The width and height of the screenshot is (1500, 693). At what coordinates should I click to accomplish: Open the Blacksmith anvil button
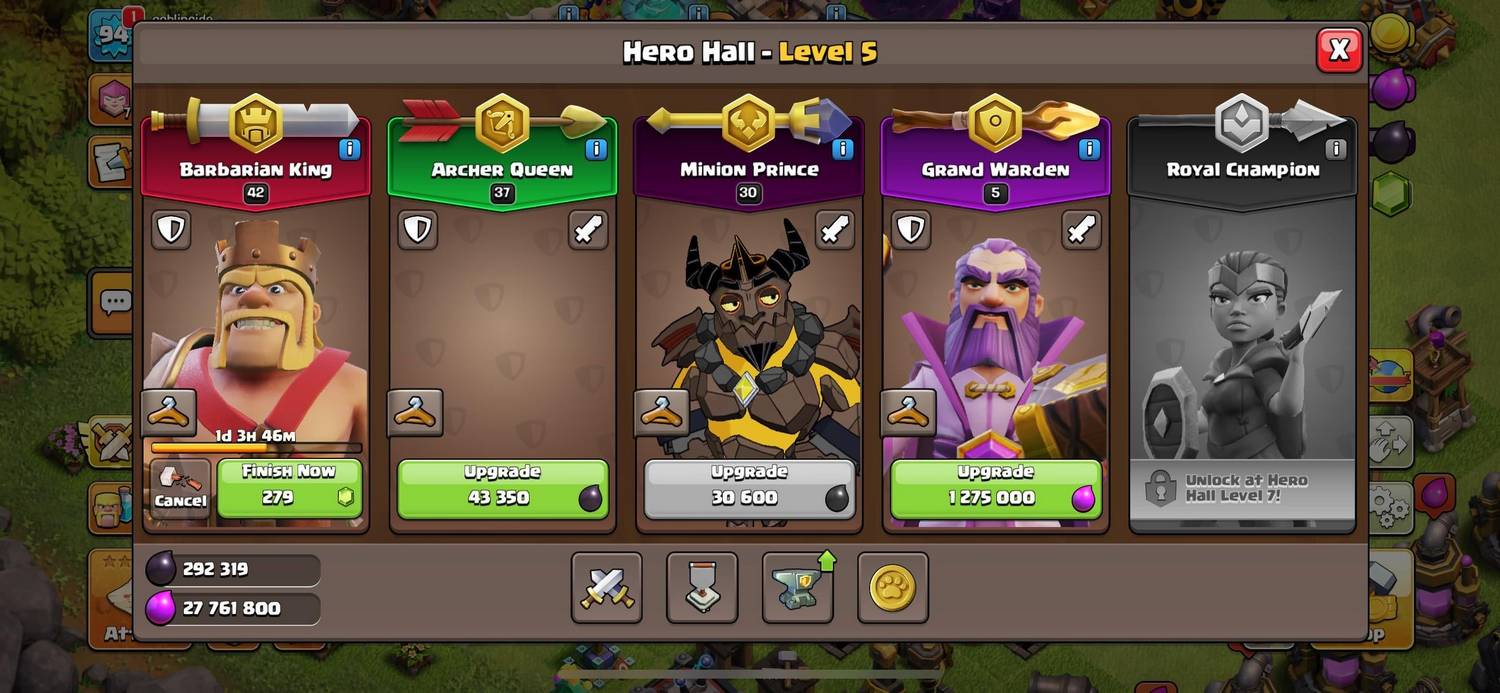tap(798, 588)
